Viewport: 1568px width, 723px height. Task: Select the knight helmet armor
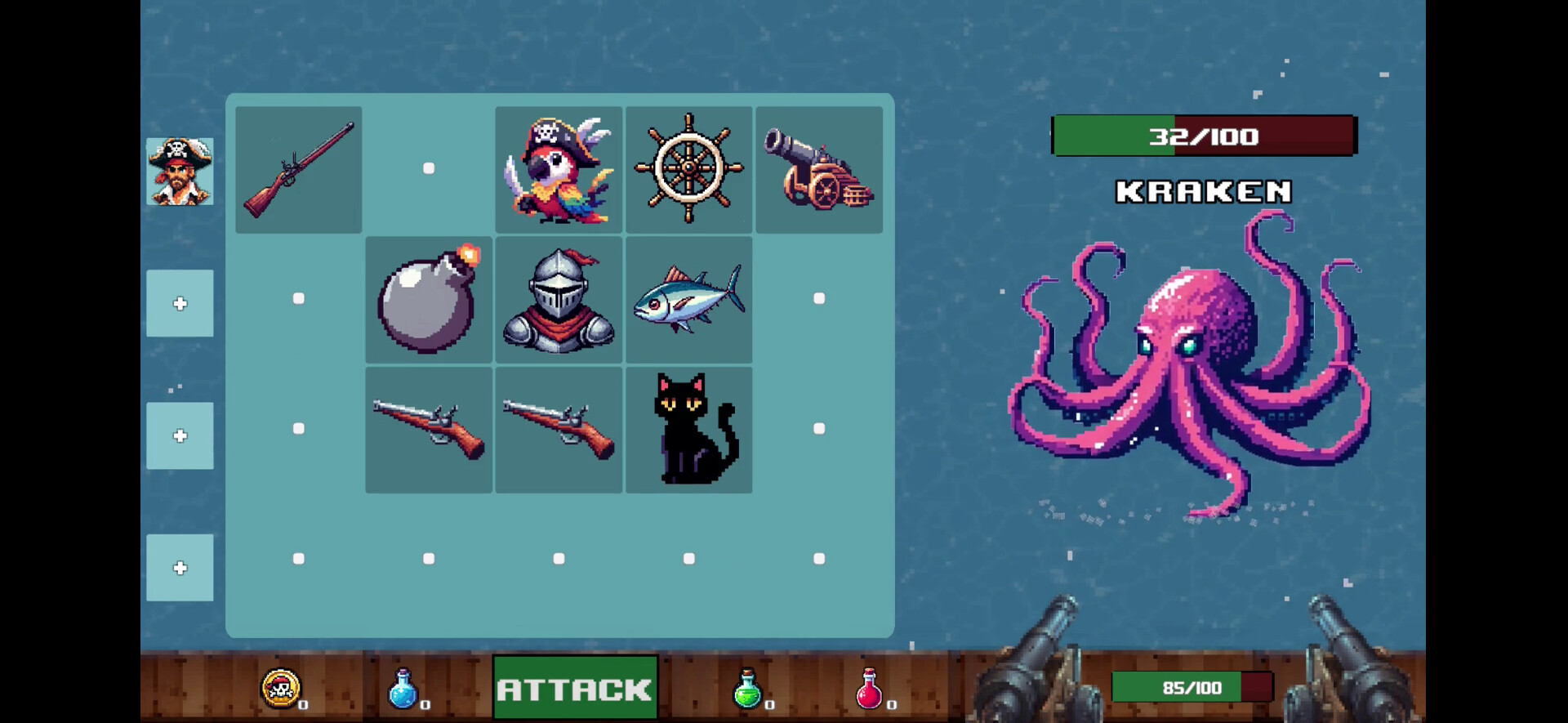559,298
